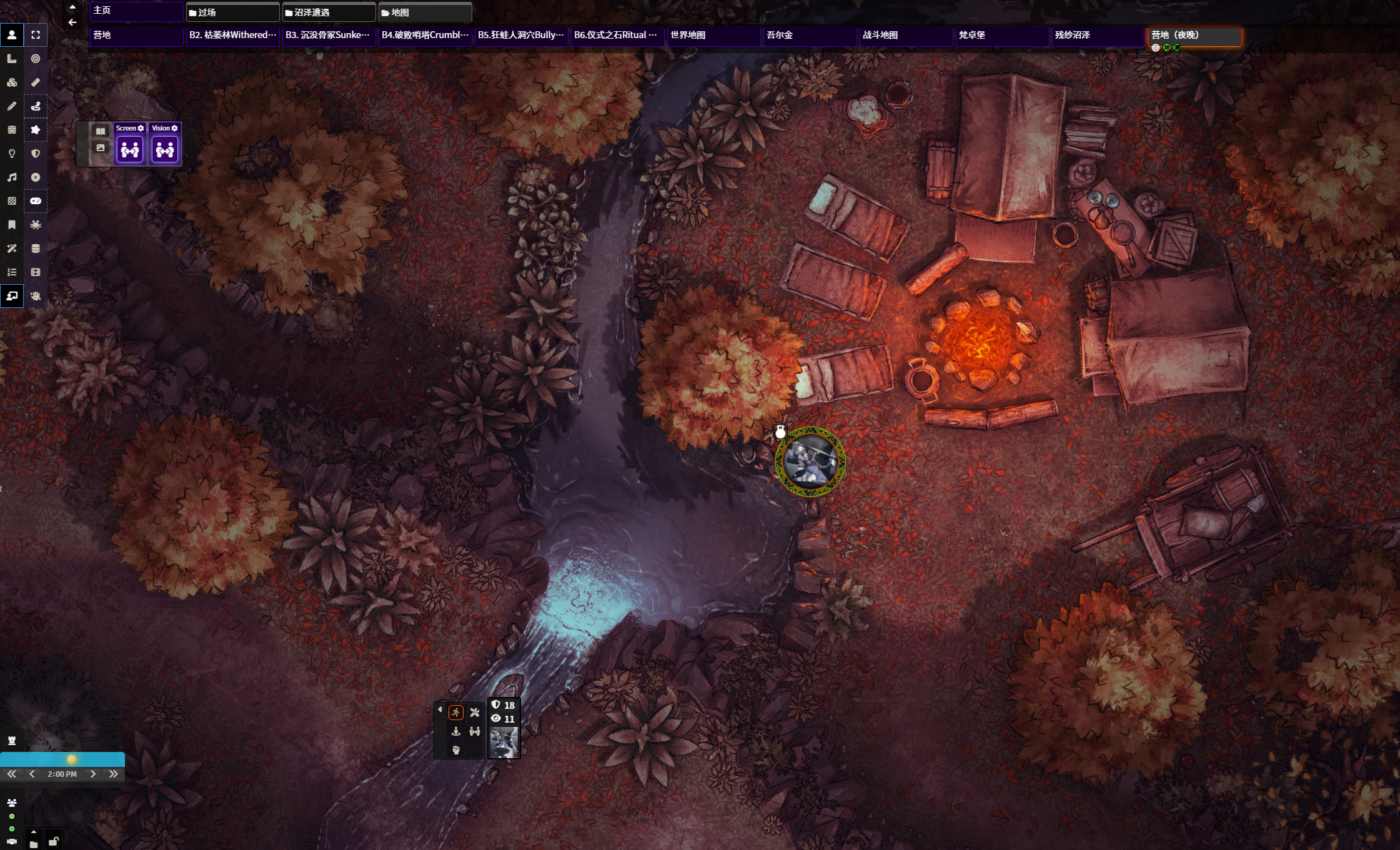1400x850 pixels.
Task: Rewind time with the double left arrow
Action: (12, 774)
